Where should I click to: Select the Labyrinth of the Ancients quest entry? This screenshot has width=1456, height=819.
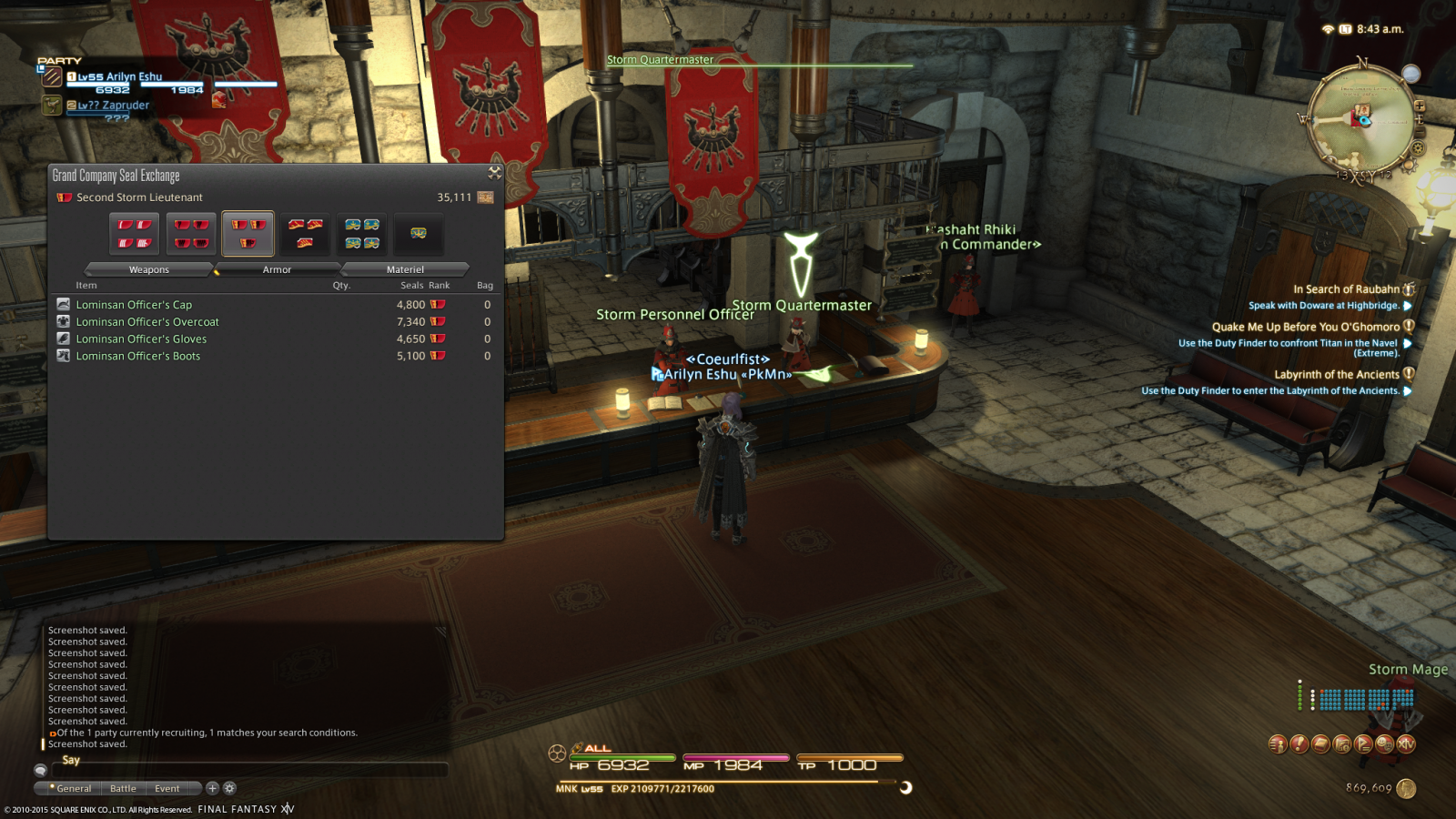(1336, 375)
